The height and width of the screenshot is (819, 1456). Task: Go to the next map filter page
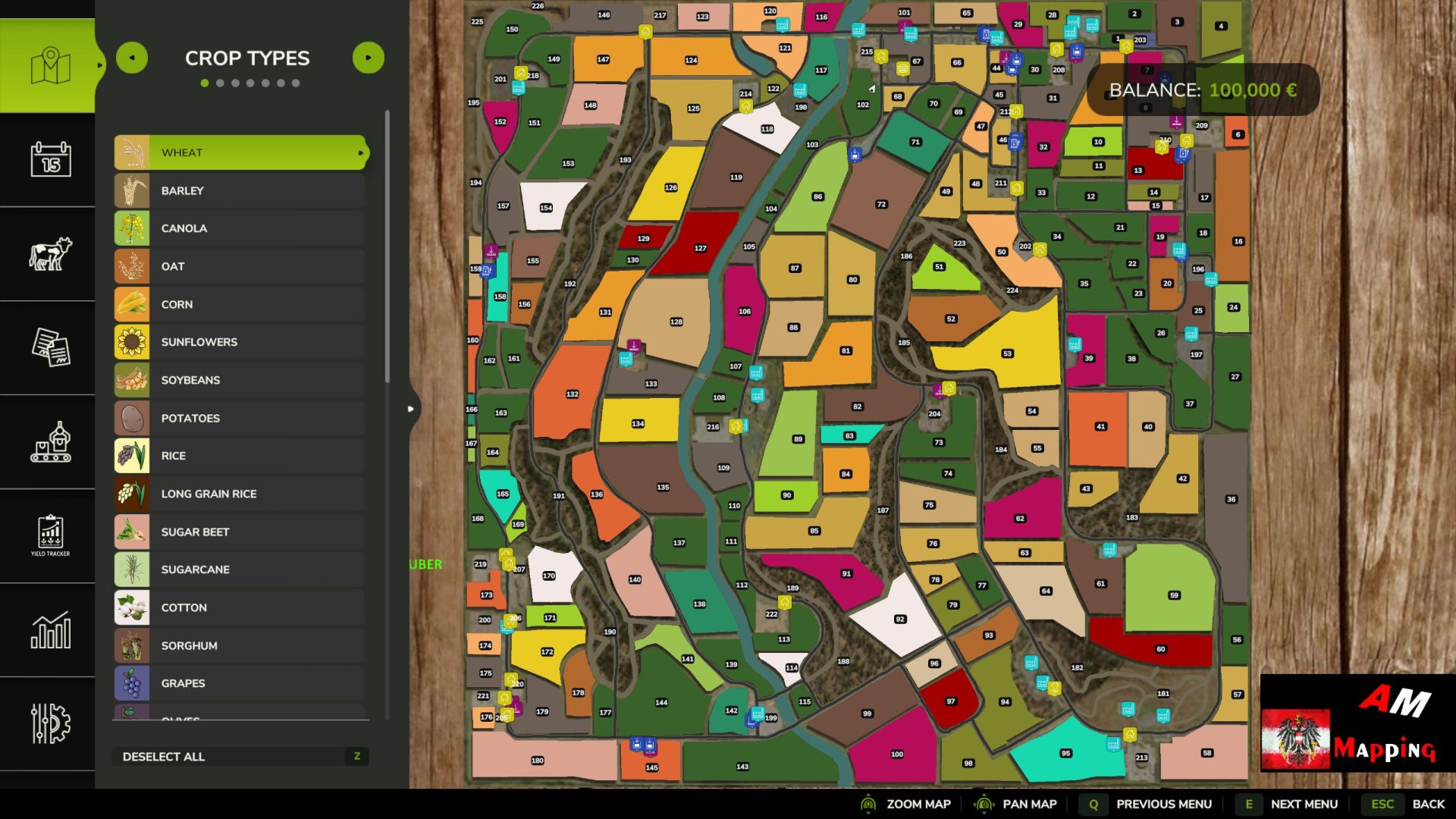click(369, 58)
